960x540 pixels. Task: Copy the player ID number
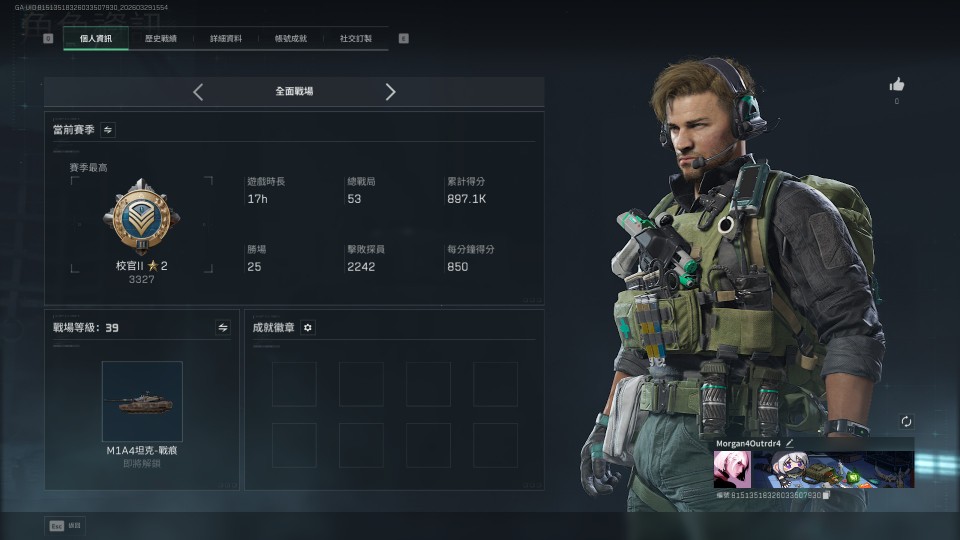pos(826,495)
